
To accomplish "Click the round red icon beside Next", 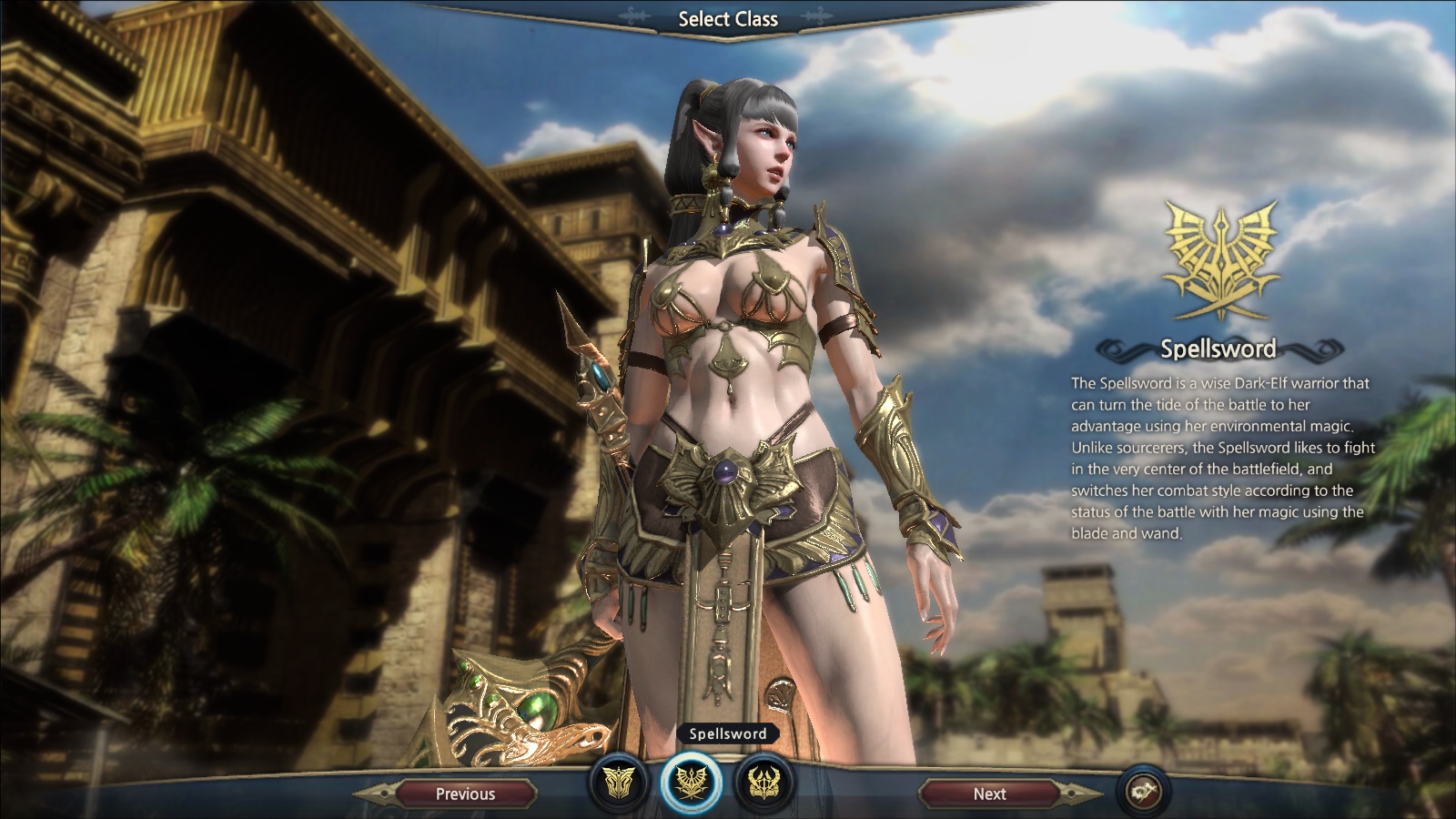I will (1144, 790).
